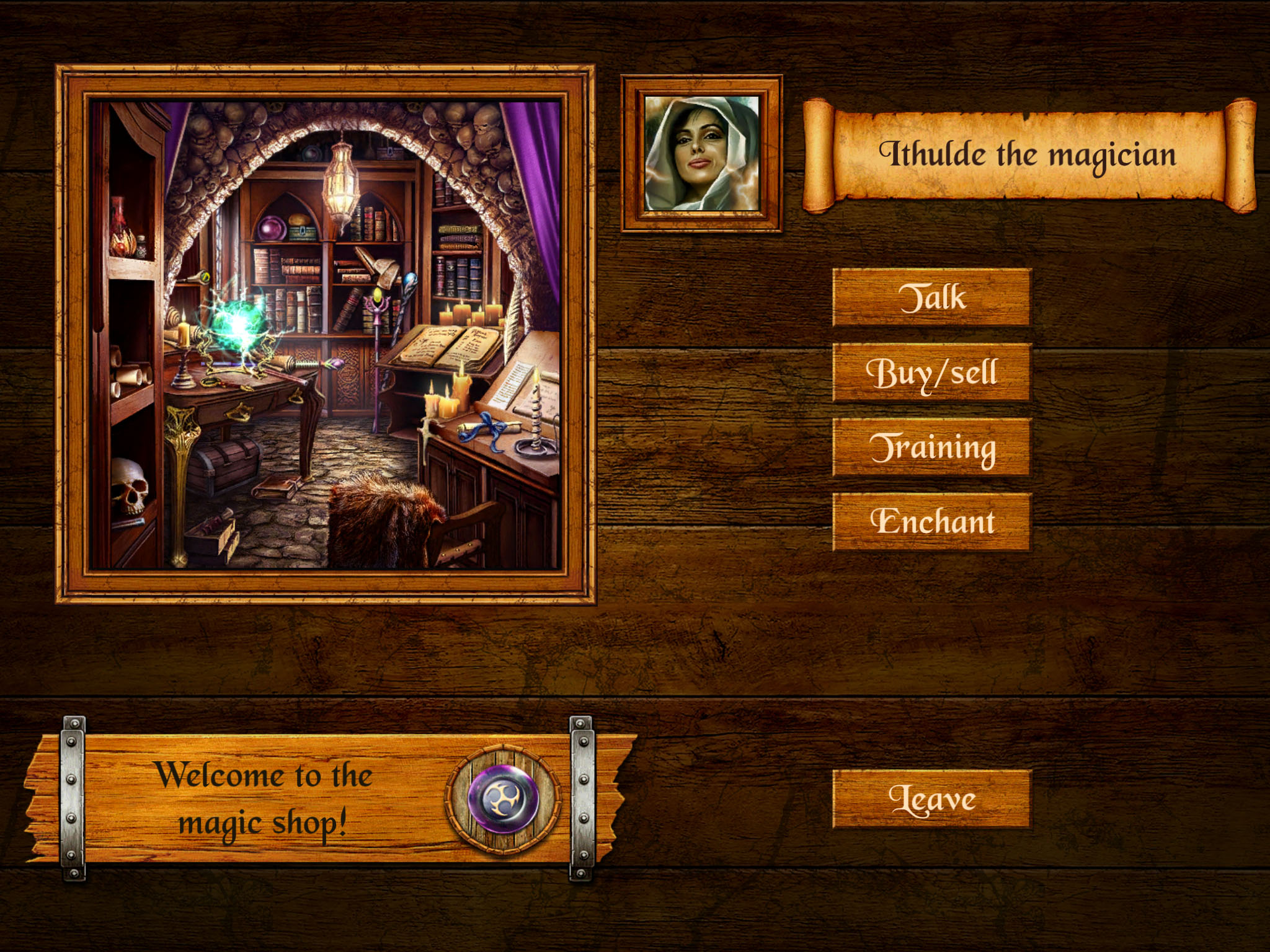1270x952 pixels.
Task: Open the Buy/sell shop menu
Action: pyautogui.click(x=931, y=372)
